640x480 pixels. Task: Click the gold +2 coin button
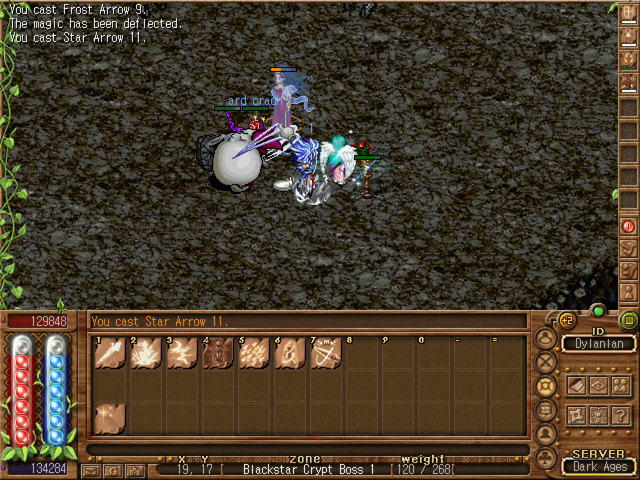pos(566,321)
